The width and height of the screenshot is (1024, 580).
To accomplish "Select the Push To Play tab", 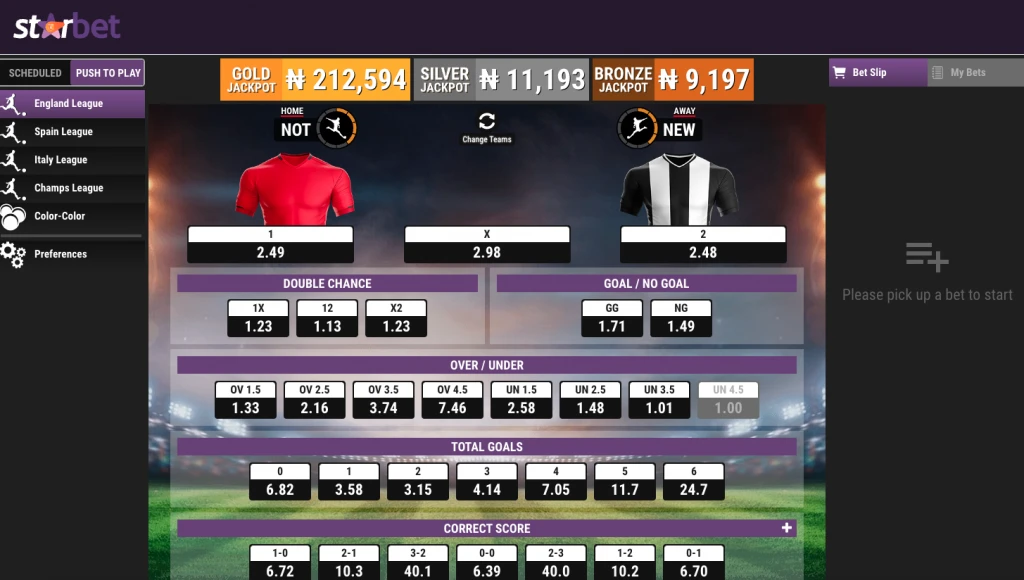I will click(108, 73).
